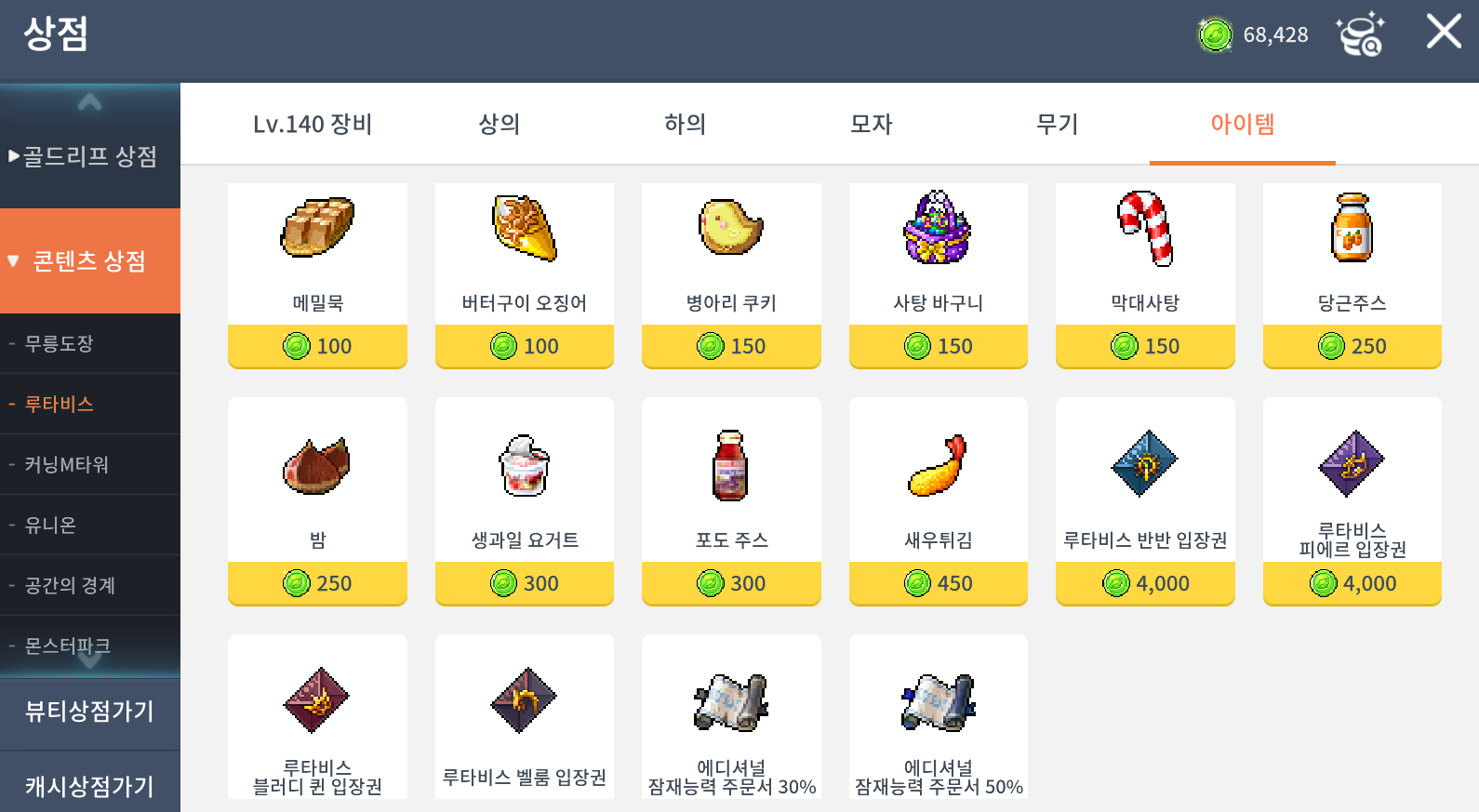This screenshot has width=1479, height=812.
Task: Click the green coin currency icon in header
Action: (x=1213, y=35)
